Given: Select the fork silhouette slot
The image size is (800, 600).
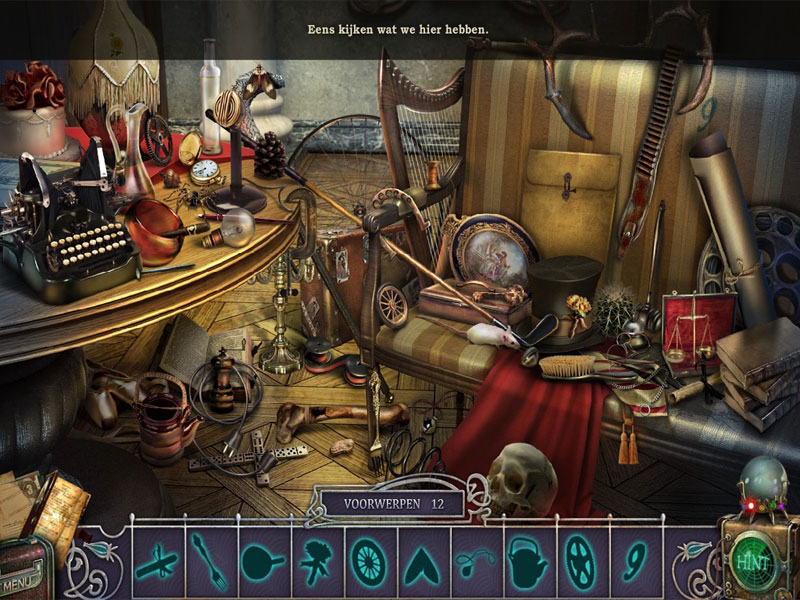Looking at the screenshot, I should point(209,561).
